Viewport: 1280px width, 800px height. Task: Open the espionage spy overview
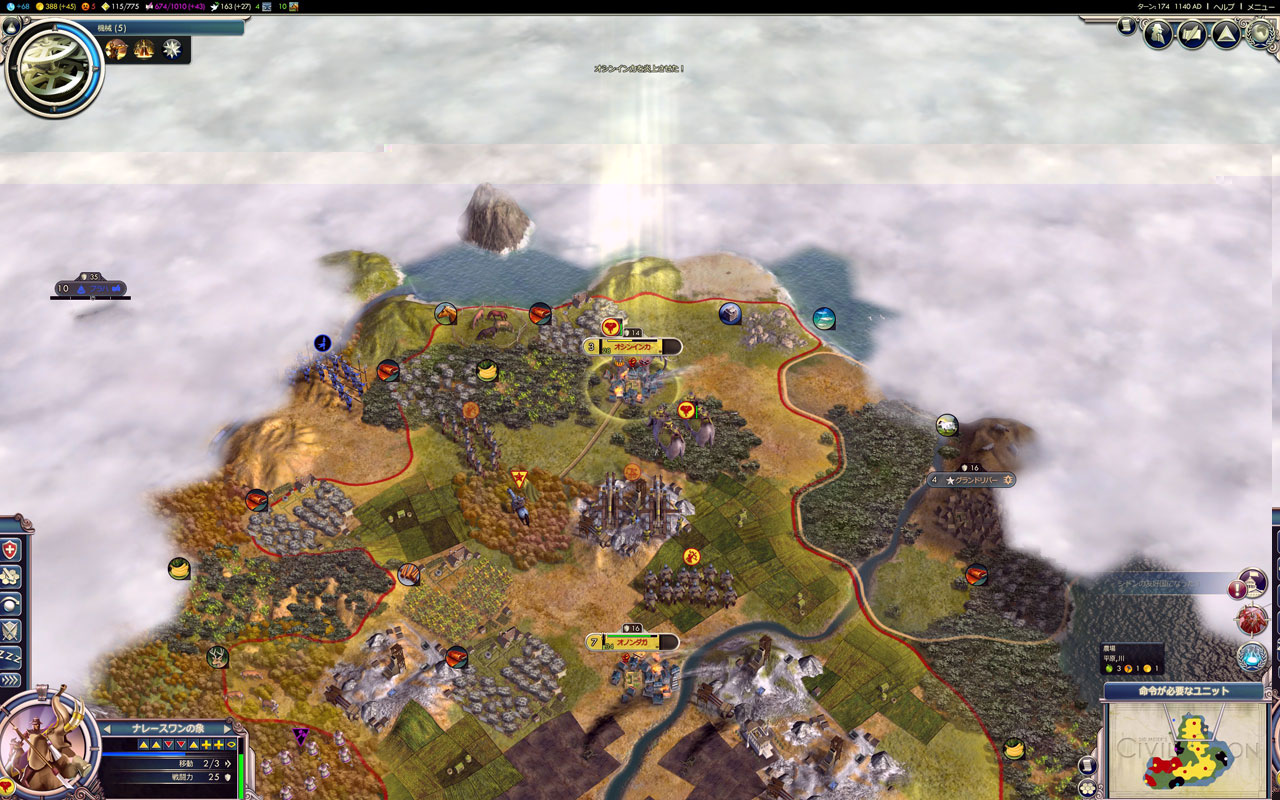[x=1158, y=35]
